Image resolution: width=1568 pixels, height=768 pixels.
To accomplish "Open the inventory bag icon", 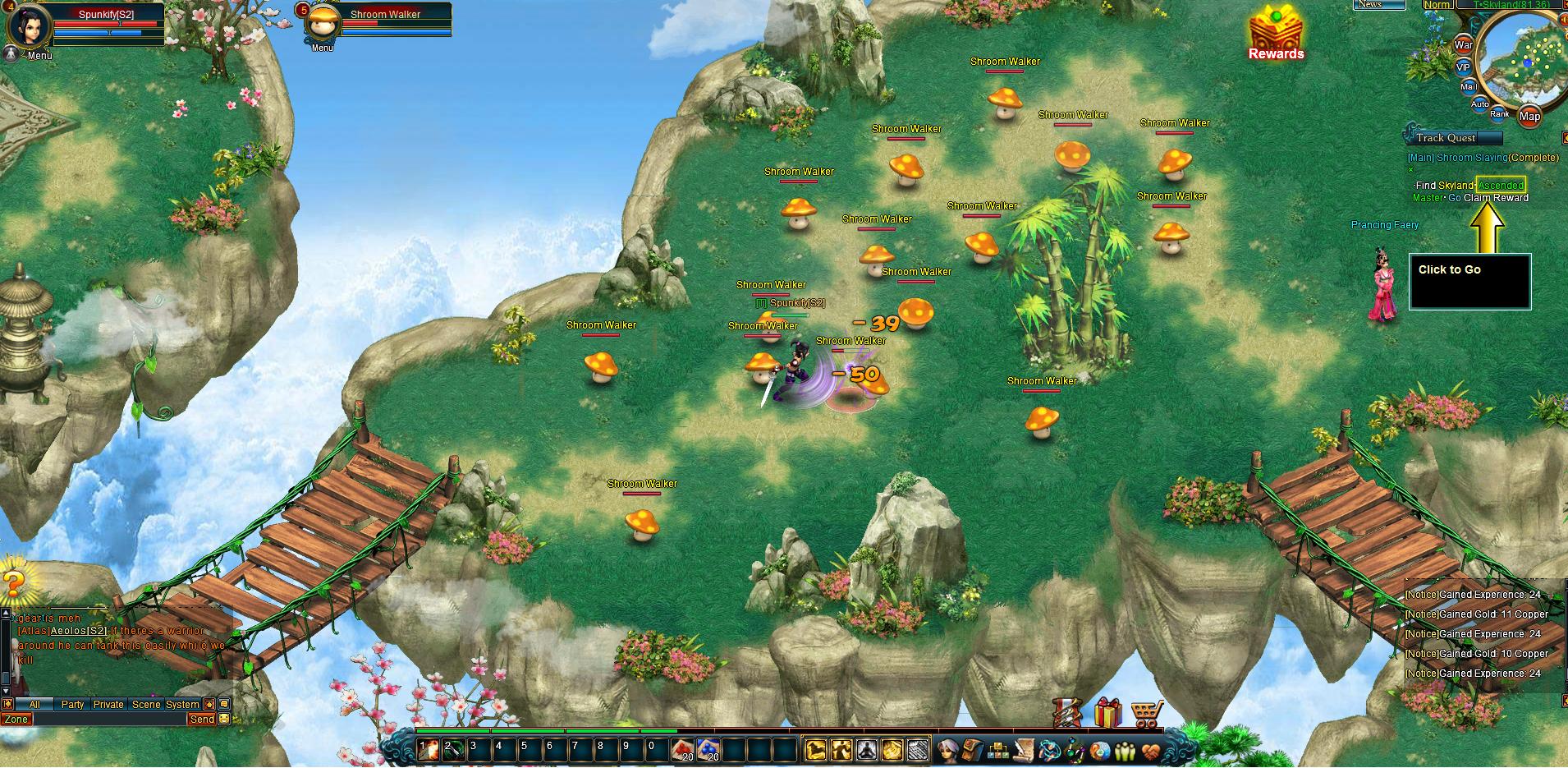I will pos(974,752).
